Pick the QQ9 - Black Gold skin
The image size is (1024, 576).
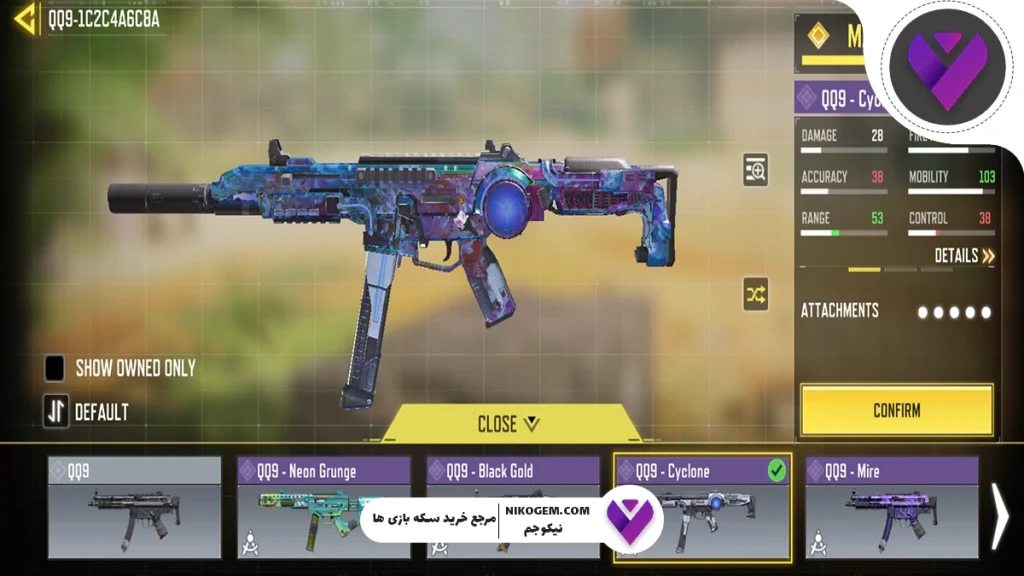coord(512,471)
